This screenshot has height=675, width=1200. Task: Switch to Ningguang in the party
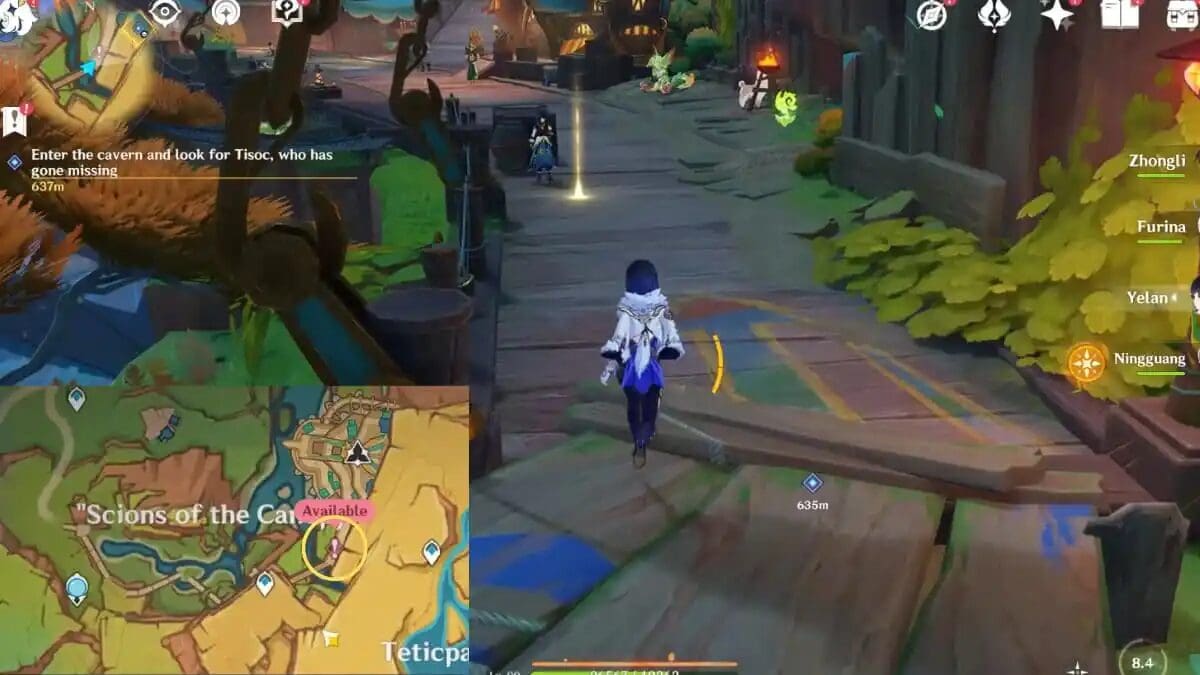click(1150, 359)
